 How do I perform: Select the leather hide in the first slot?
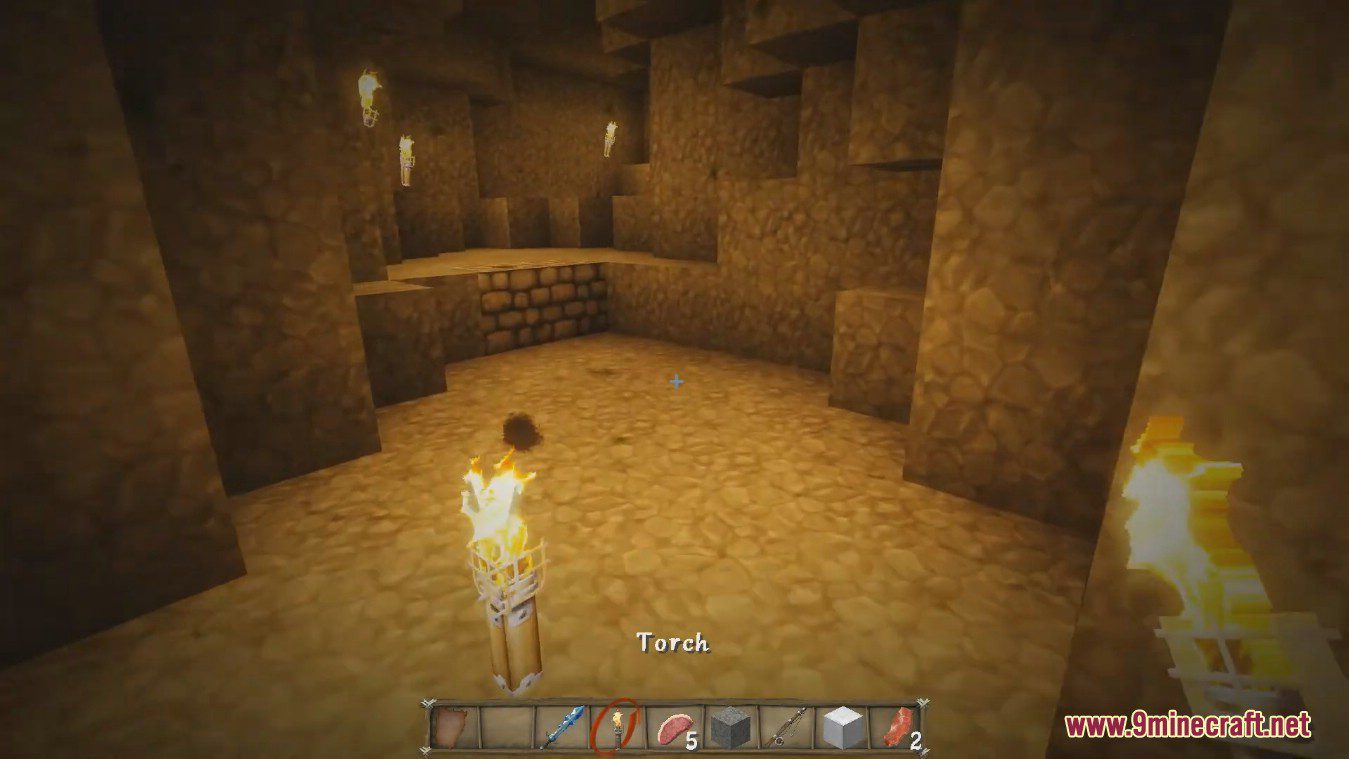click(x=452, y=727)
